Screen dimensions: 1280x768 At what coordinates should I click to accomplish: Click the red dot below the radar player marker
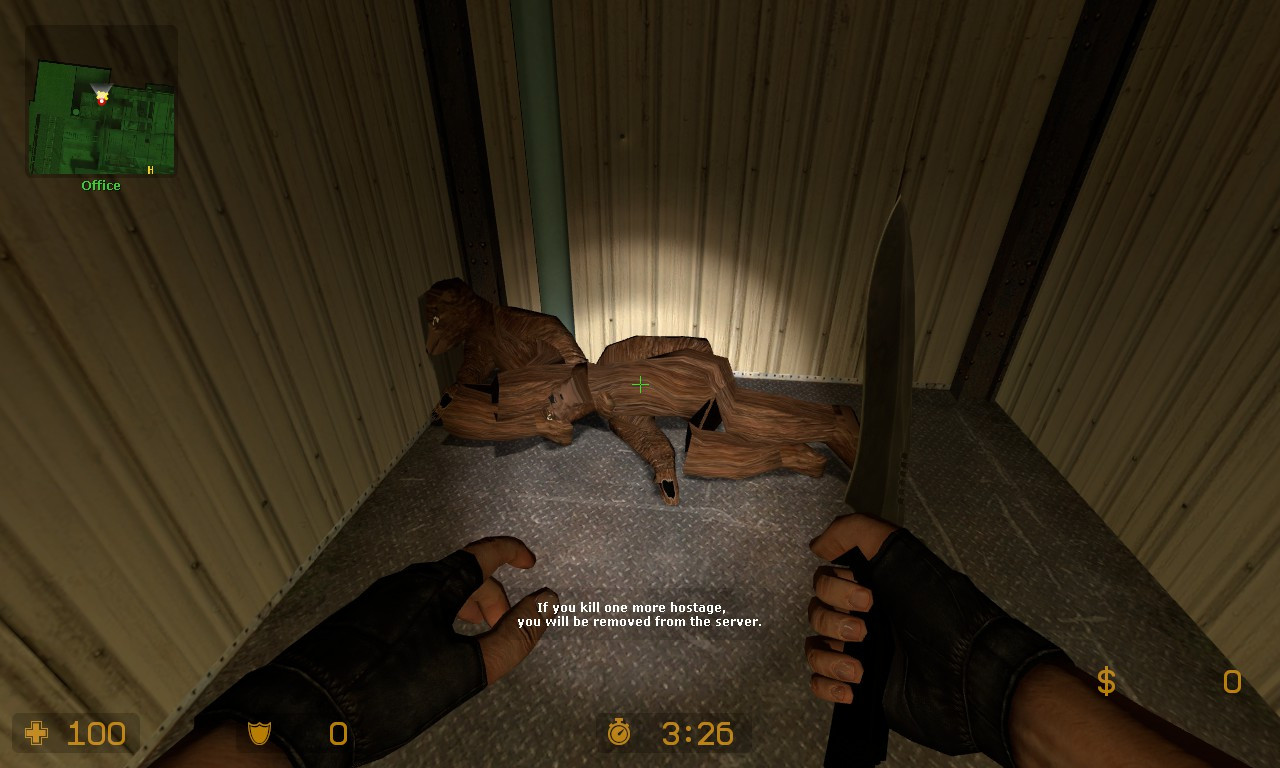click(x=101, y=102)
